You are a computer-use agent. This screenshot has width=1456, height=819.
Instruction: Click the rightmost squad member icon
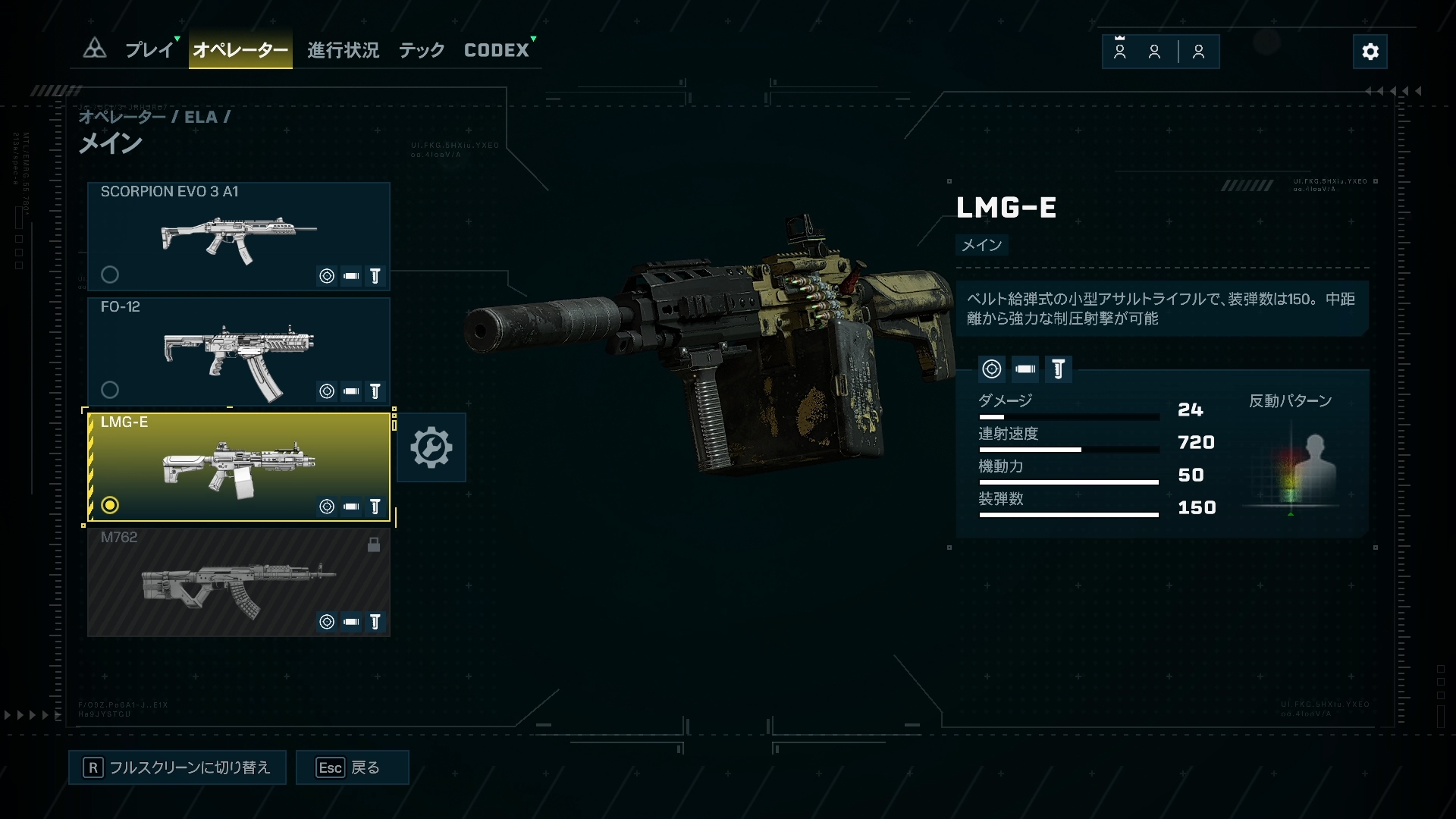[1198, 52]
